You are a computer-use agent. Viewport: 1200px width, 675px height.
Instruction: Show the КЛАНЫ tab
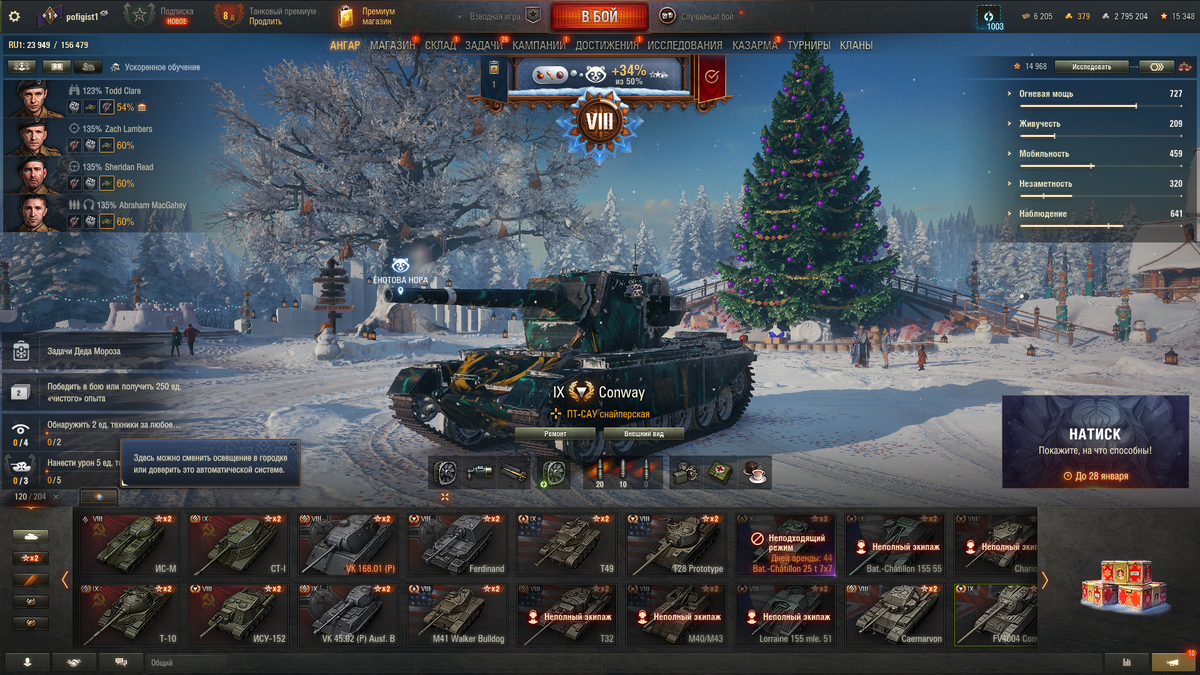point(856,45)
